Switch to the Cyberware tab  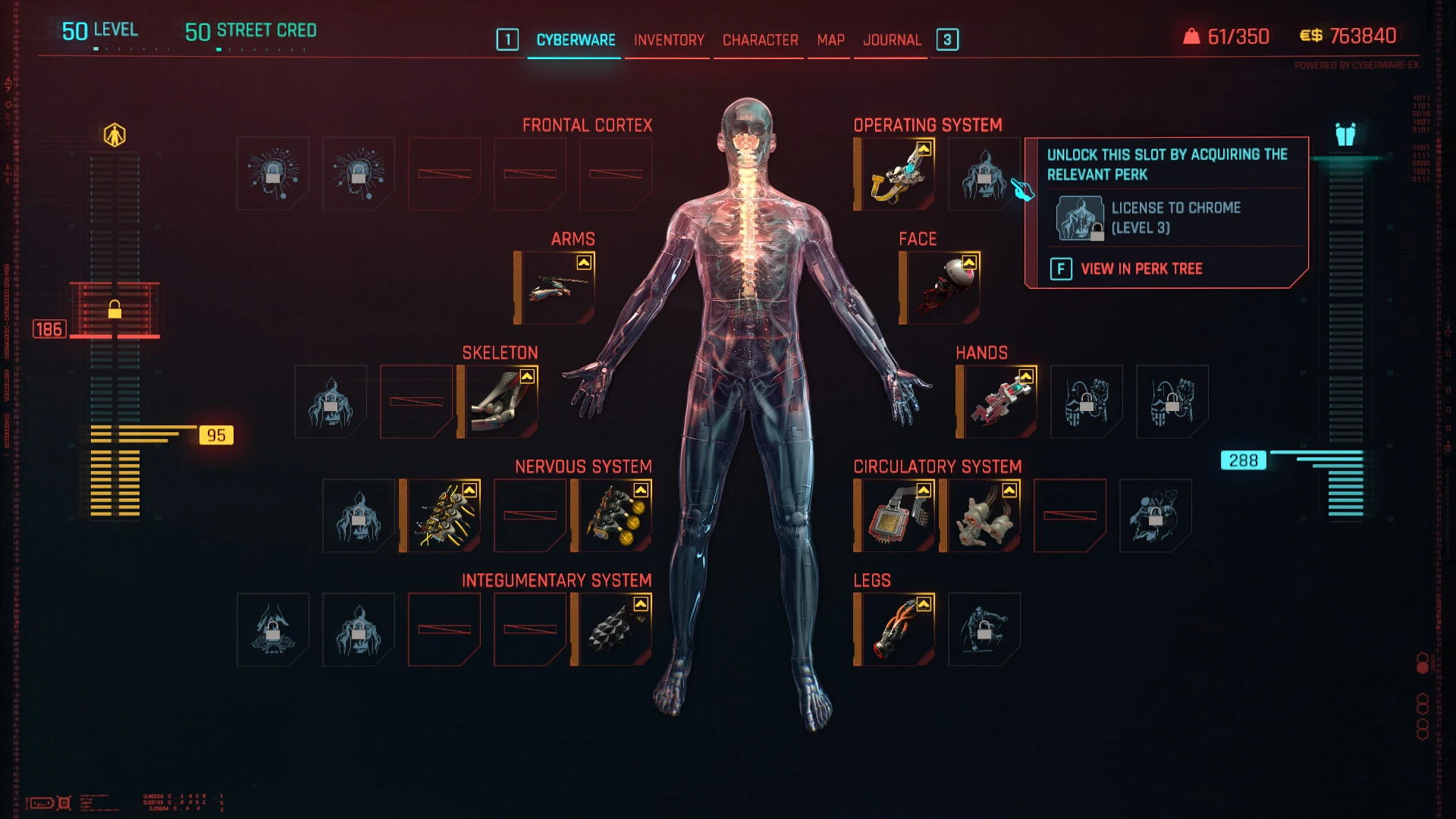[x=576, y=40]
